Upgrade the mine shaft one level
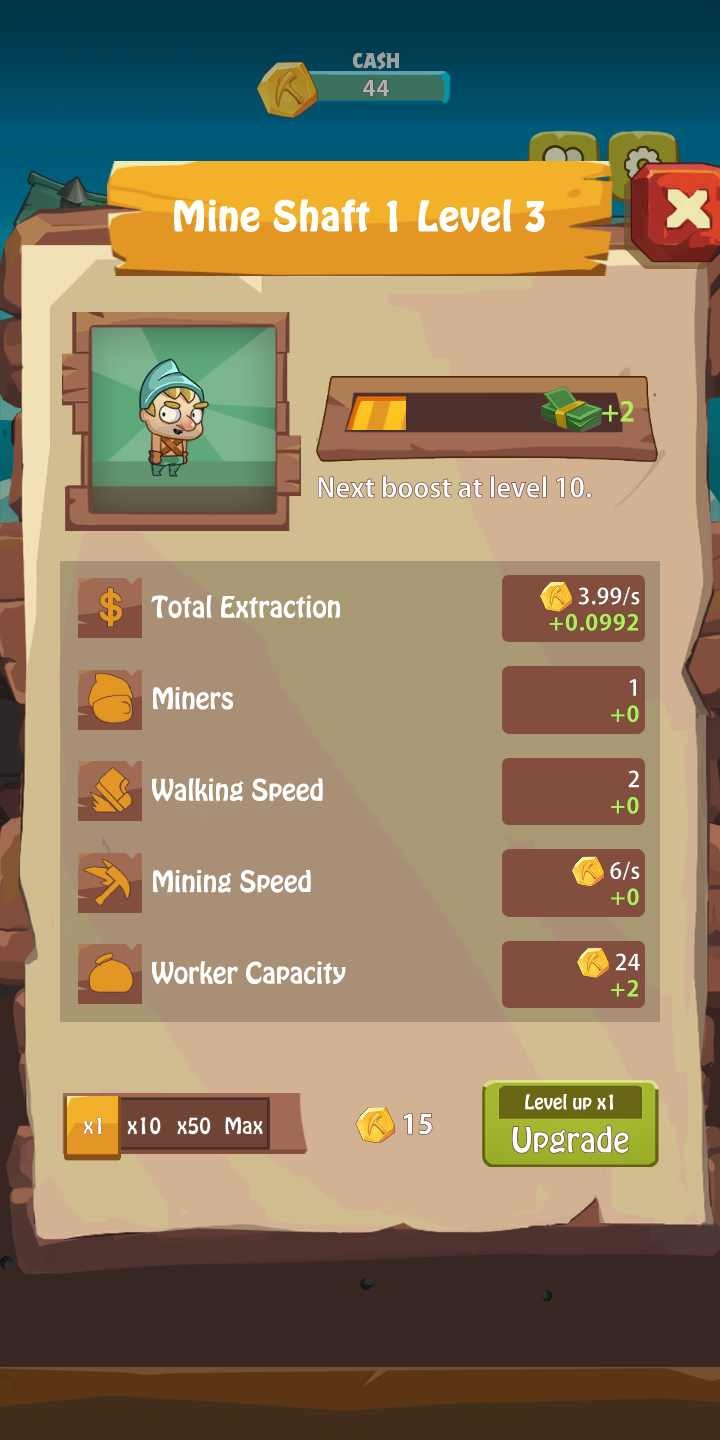 570,1125
